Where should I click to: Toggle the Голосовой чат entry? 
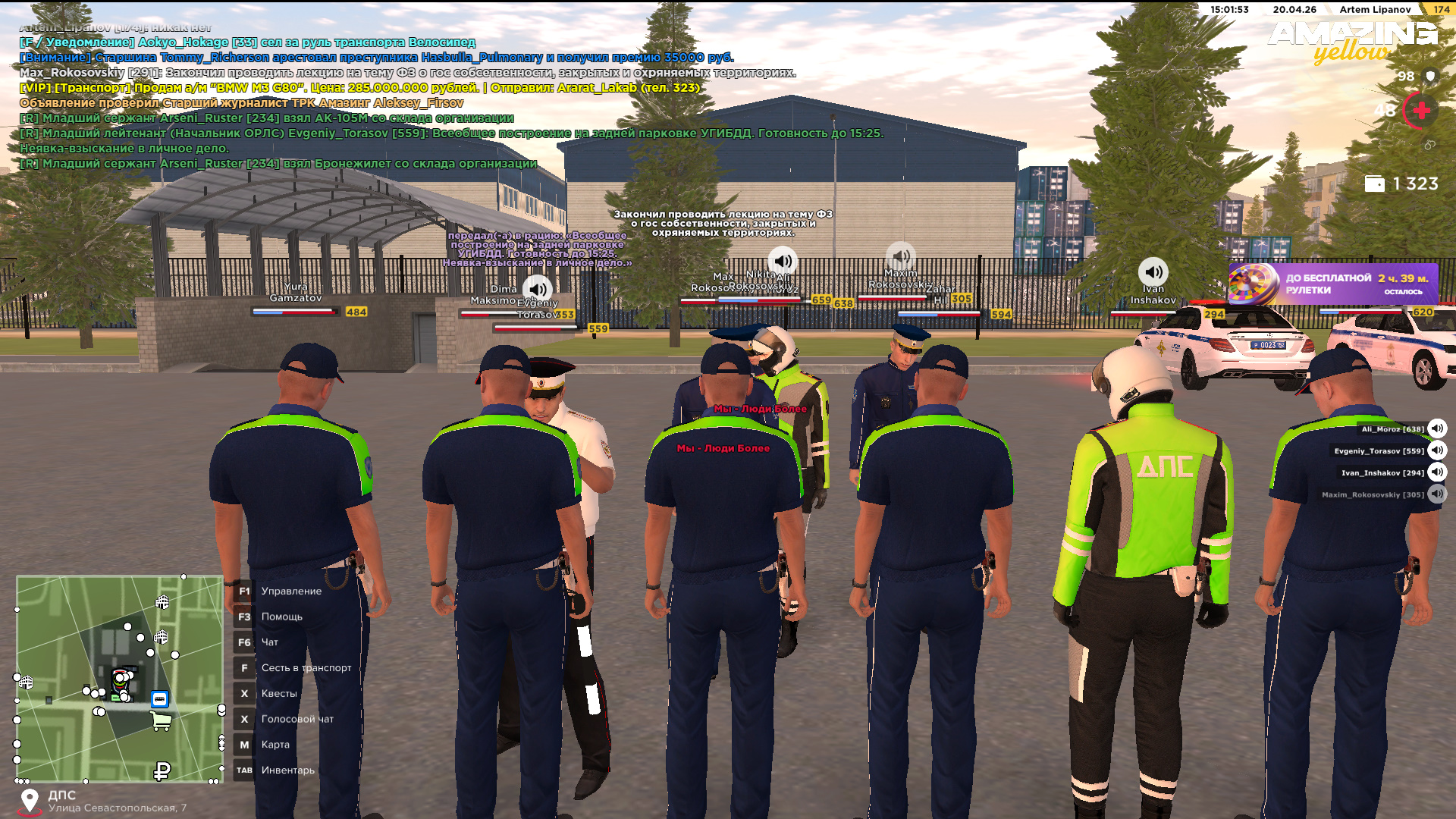click(x=297, y=720)
